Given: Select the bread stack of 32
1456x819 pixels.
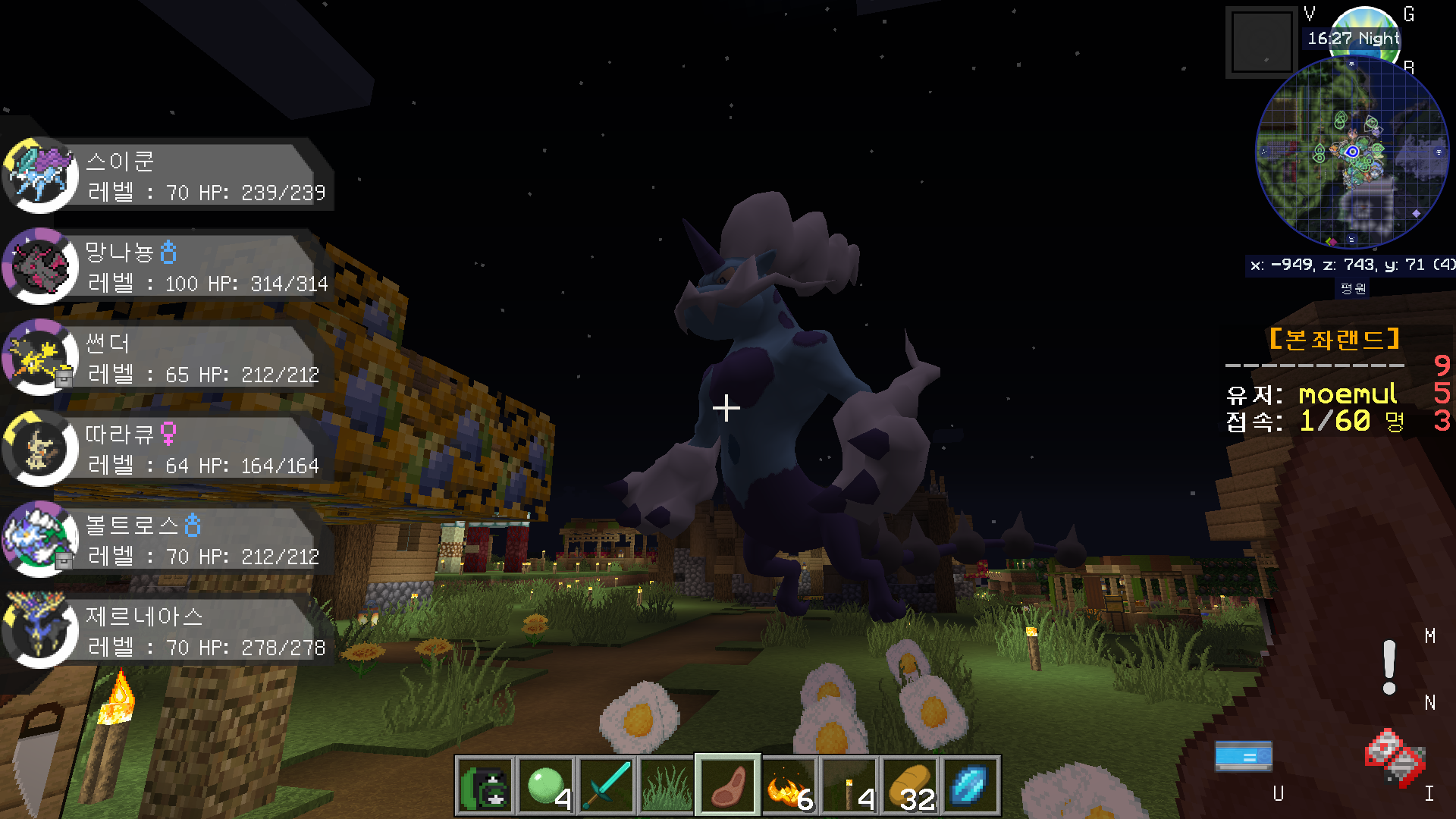Looking at the screenshot, I should [910, 786].
